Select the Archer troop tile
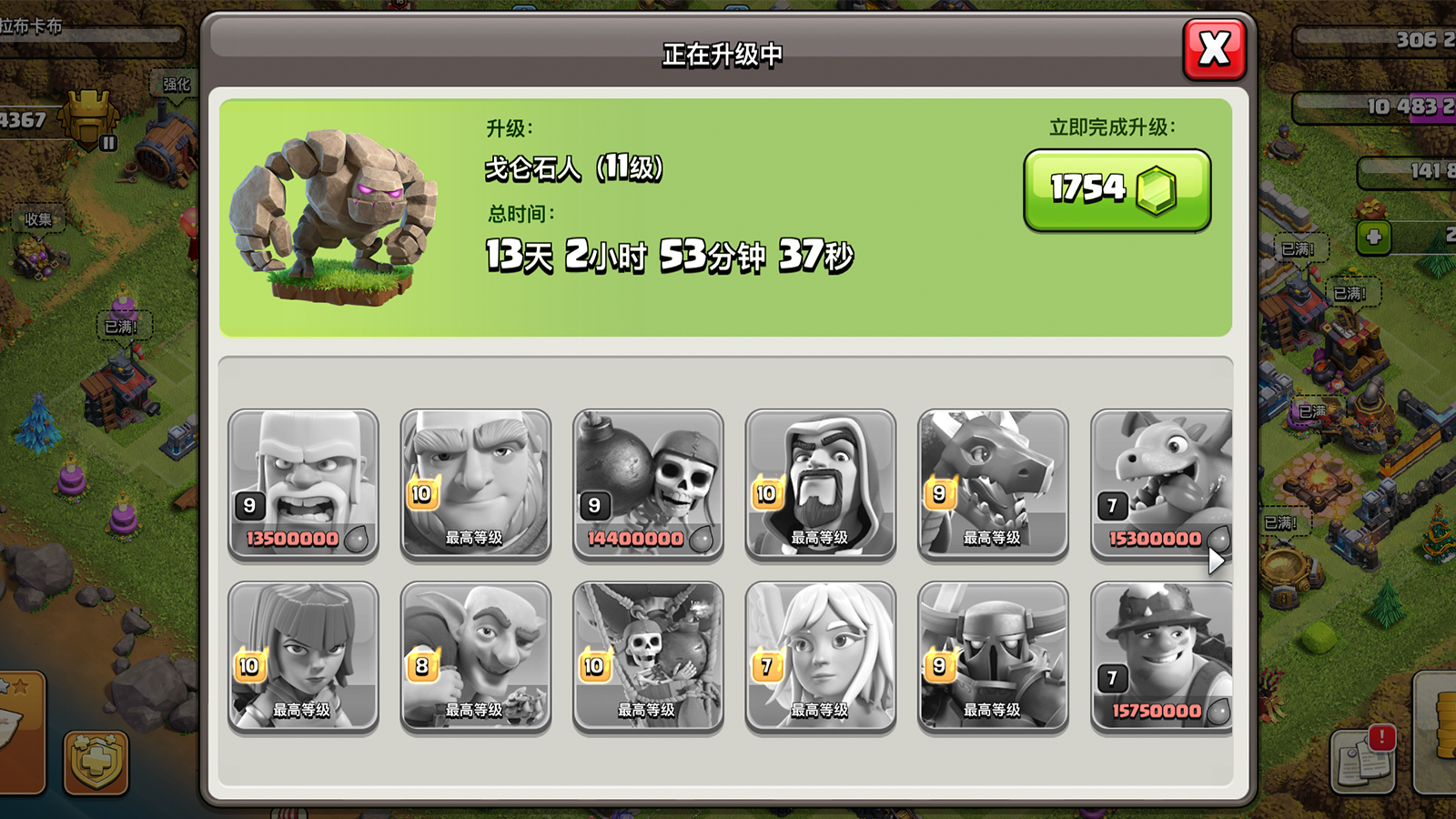Image resolution: width=1456 pixels, height=819 pixels. (303, 656)
